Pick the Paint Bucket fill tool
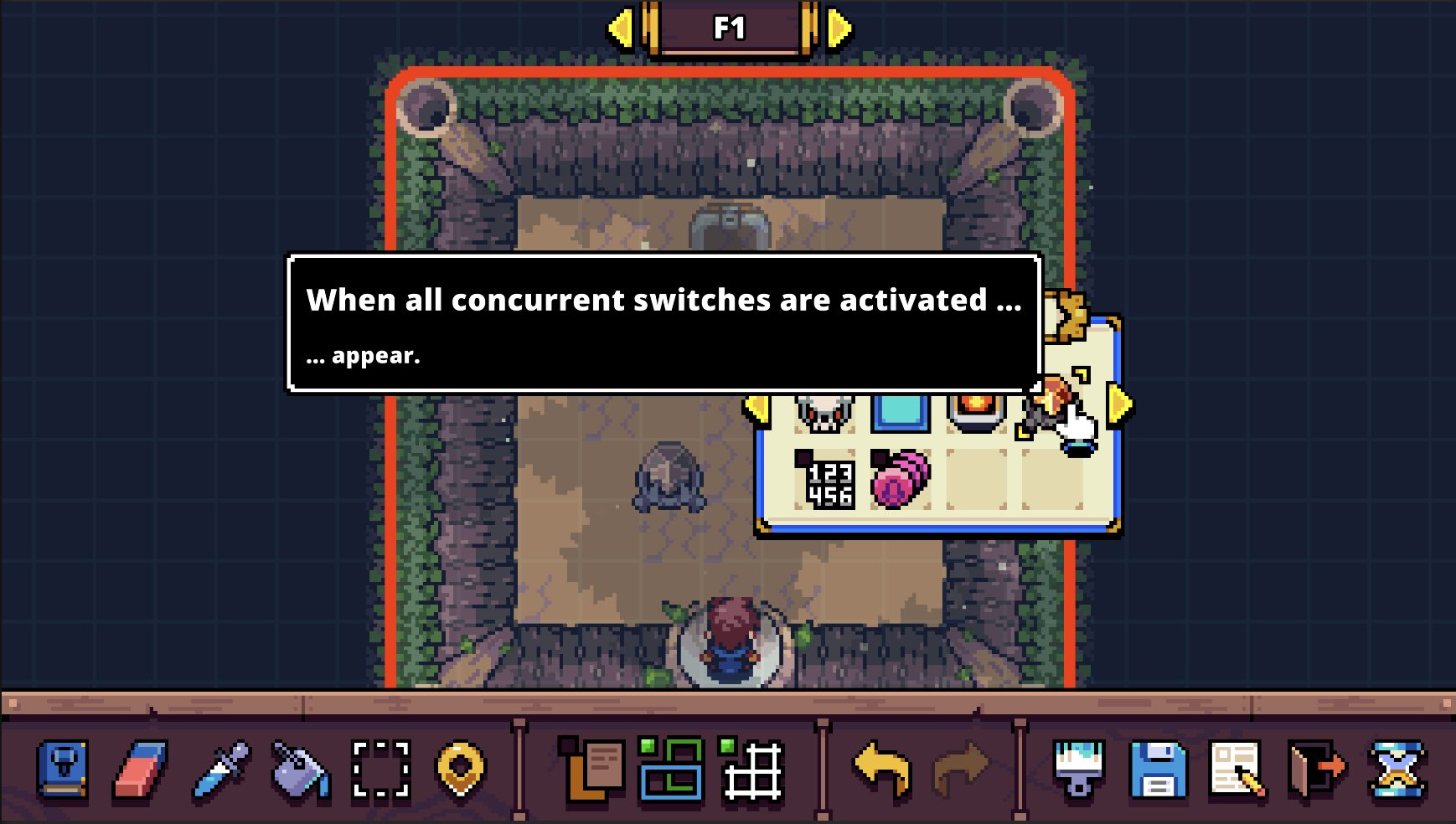This screenshot has width=1456, height=824. pos(300,774)
